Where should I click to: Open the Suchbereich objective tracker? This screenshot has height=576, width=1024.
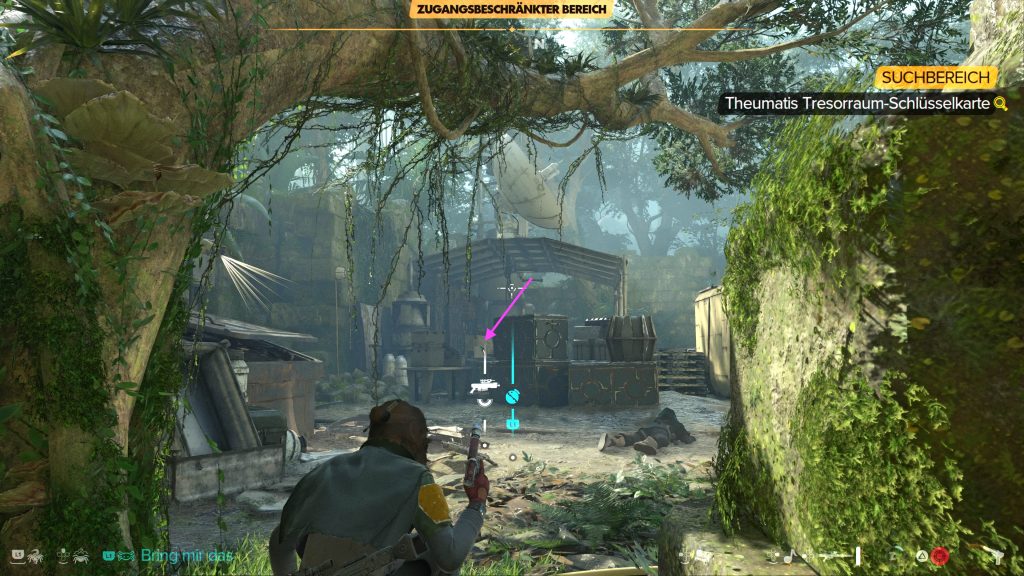pos(936,77)
